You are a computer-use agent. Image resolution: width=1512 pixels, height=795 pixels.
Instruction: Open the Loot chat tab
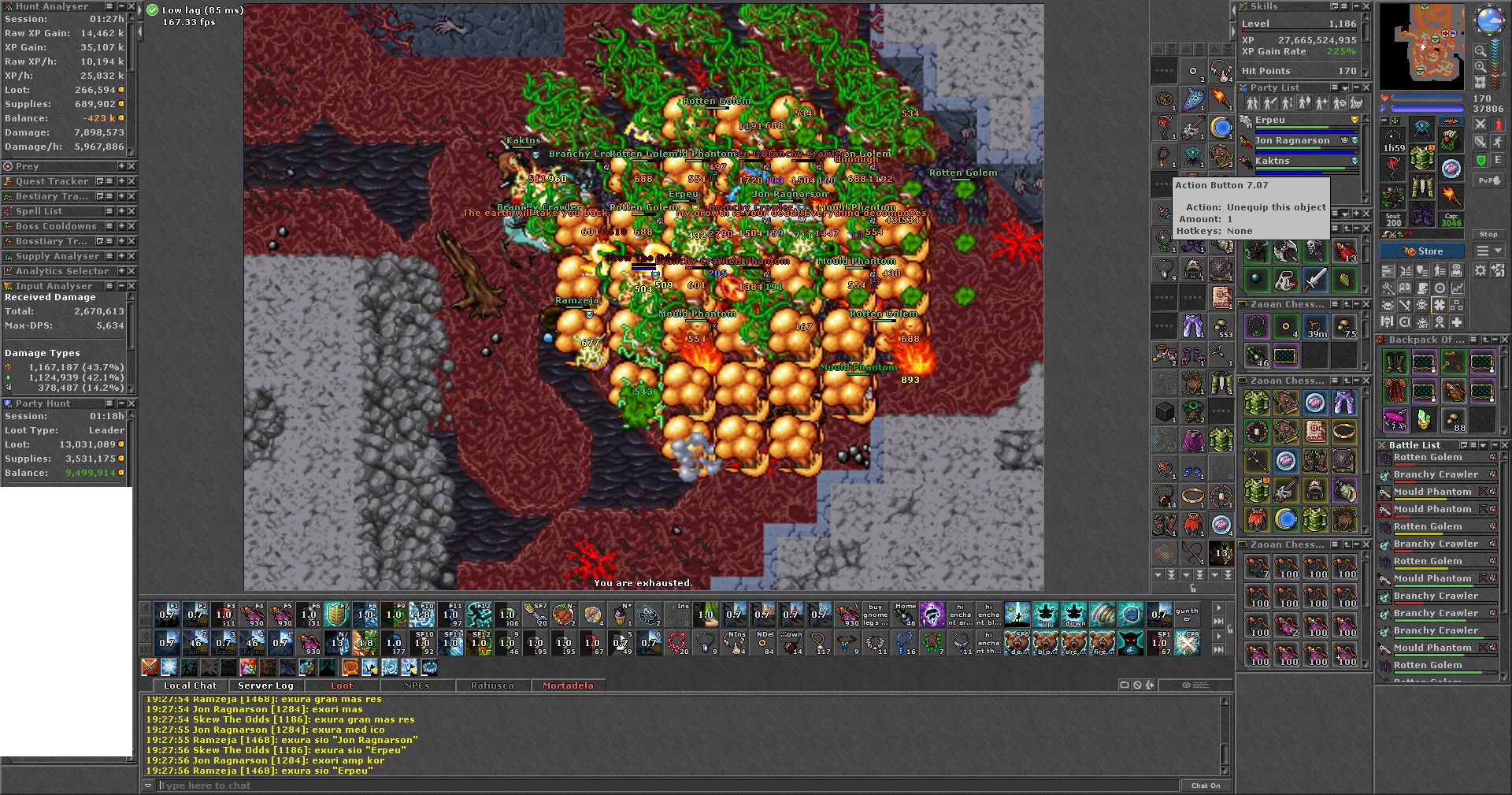click(x=342, y=685)
